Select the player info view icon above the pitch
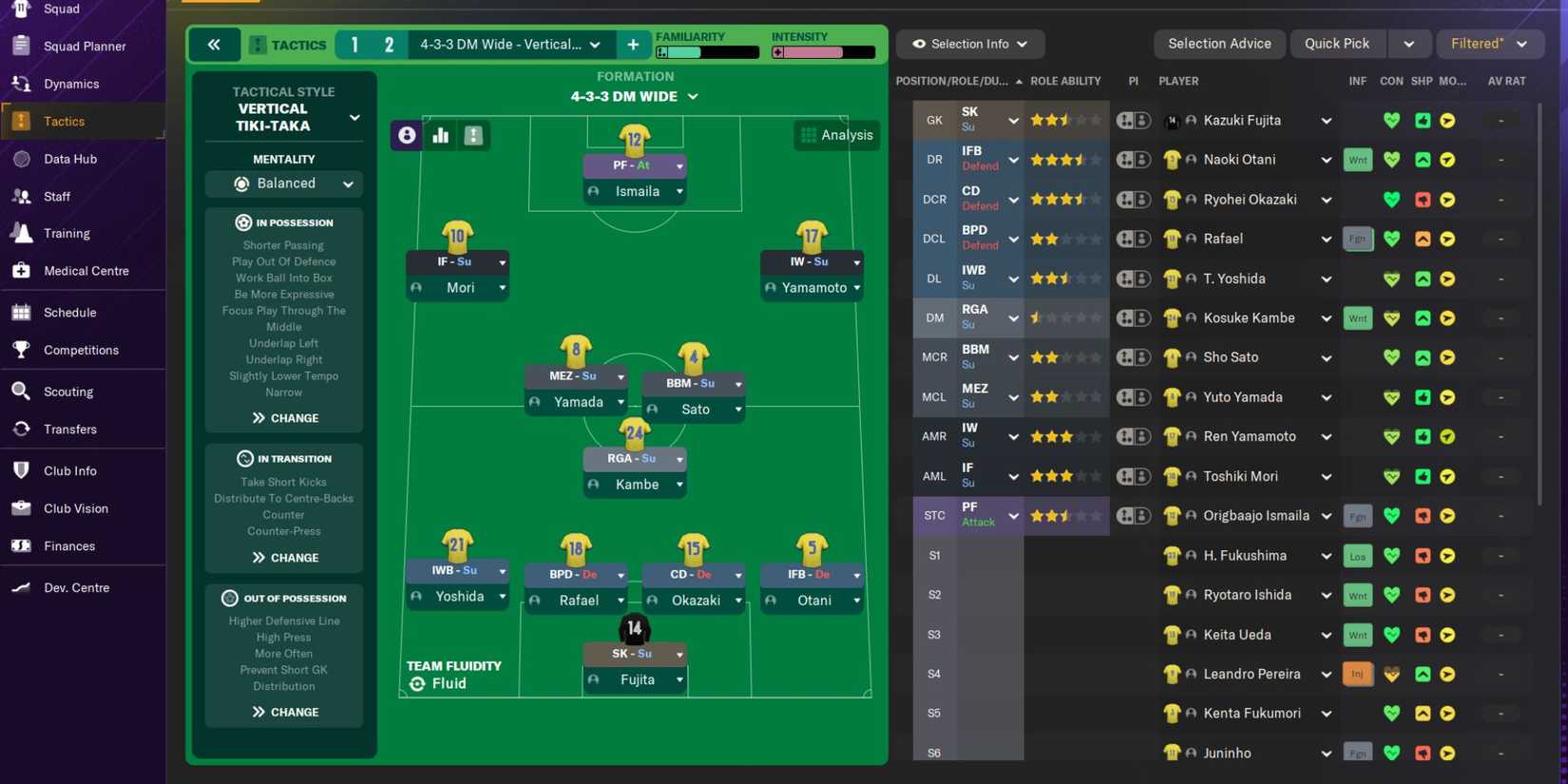This screenshot has width=1568, height=784. (x=407, y=135)
